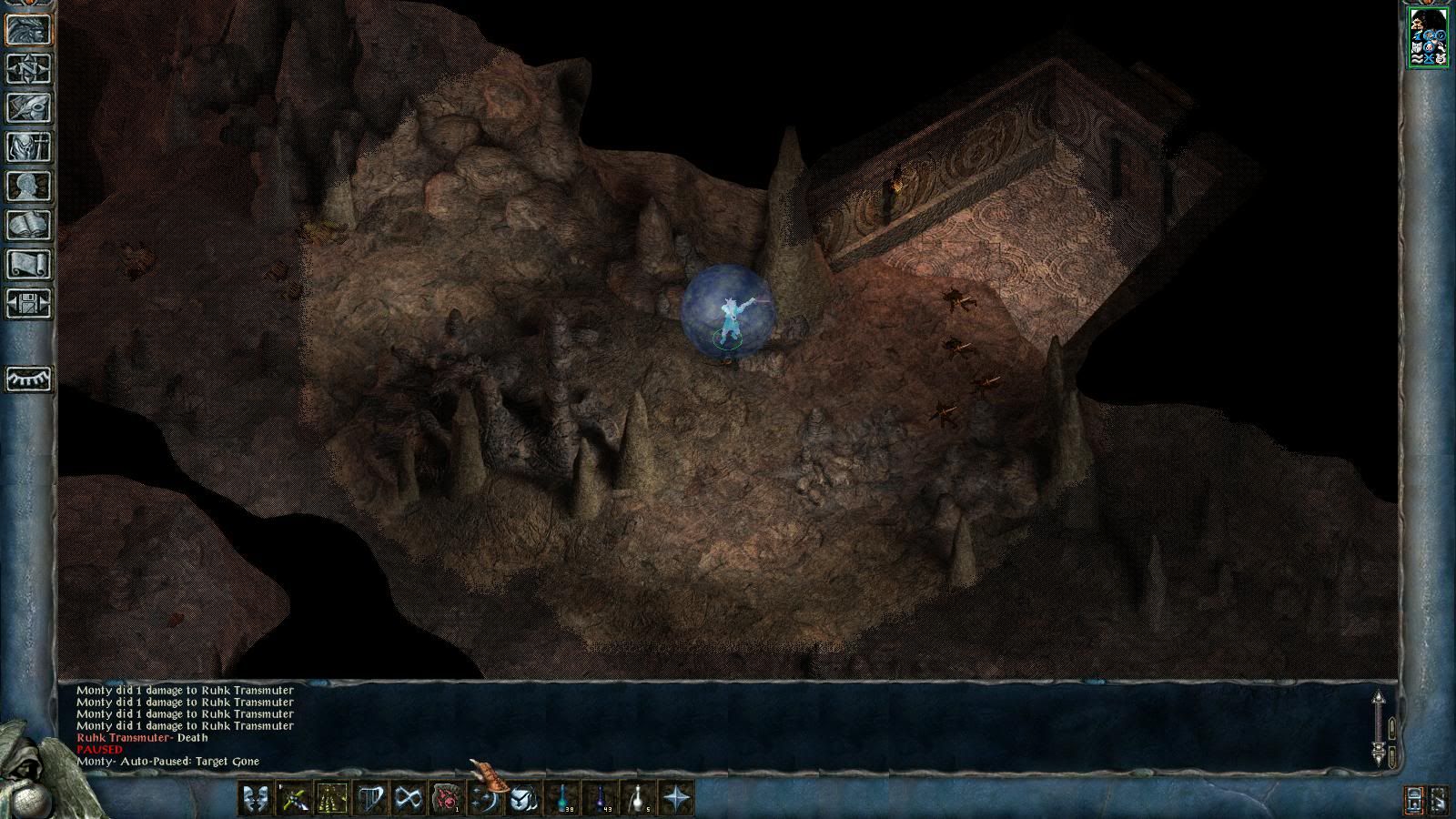Click the infinity-loop ability icon
Viewport: 1456px width, 819px height.
point(409,798)
